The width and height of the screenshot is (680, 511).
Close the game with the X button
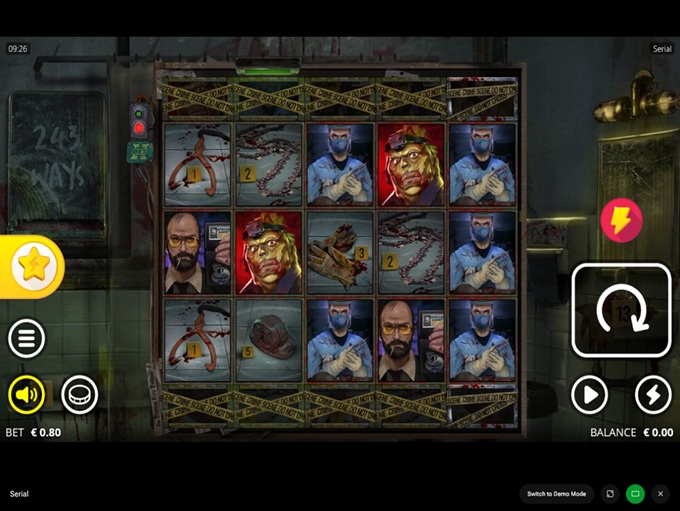click(660, 494)
